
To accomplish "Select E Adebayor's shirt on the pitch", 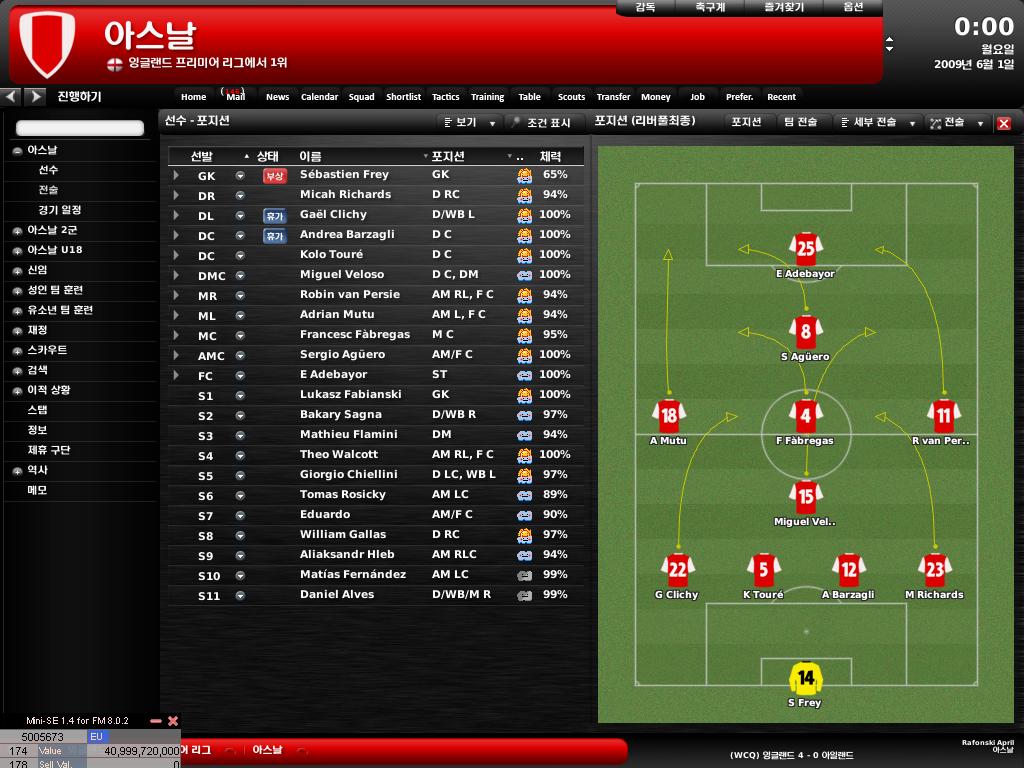I will click(805, 248).
